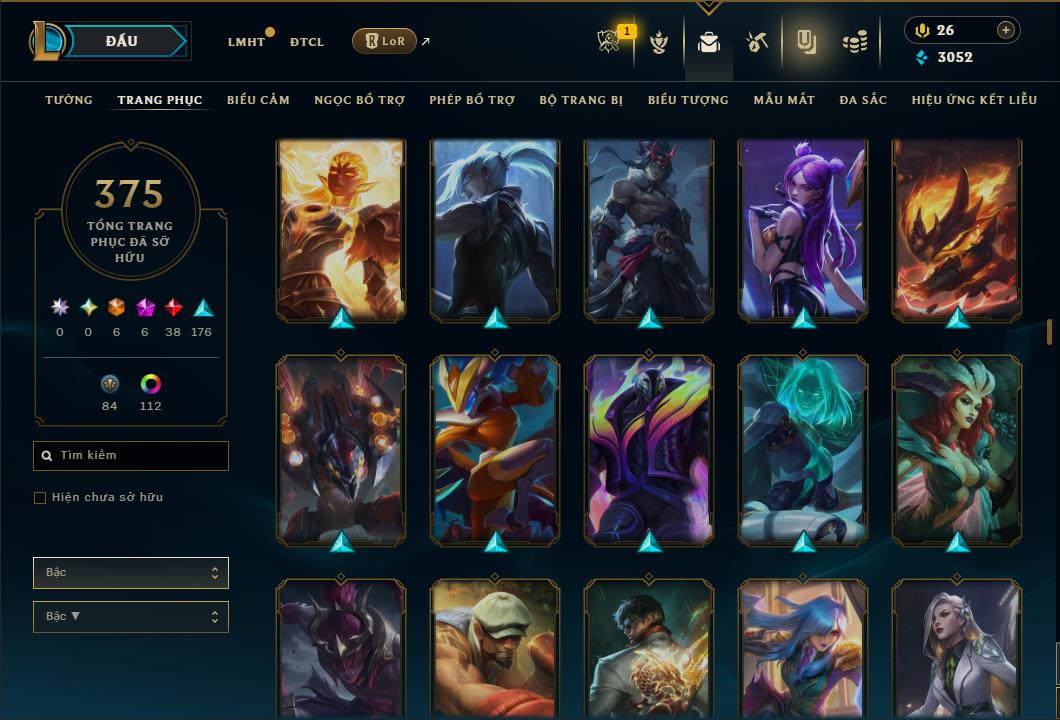Open the coin stack store icon
This screenshot has height=720, width=1060.
[854, 42]
